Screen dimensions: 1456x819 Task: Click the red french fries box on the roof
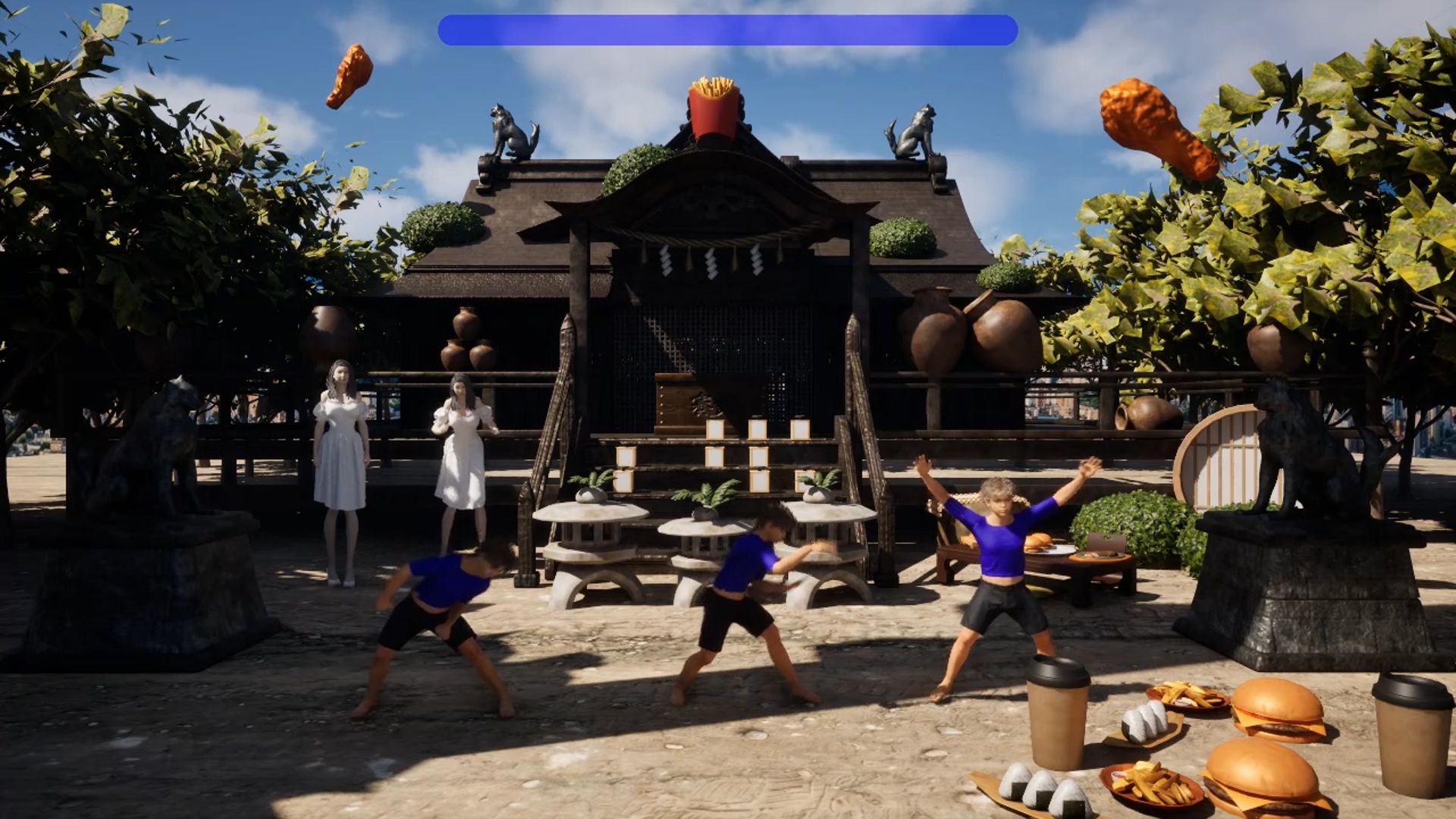pos(713,99)
